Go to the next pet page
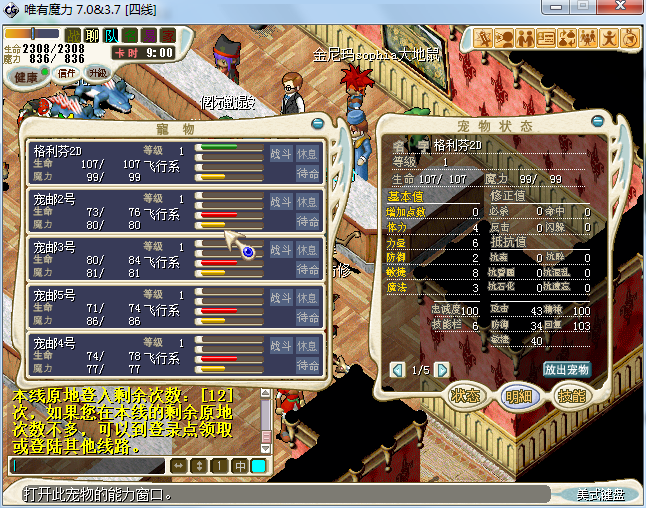Image resolution: width=646 pixels, height=508 pixels. pyautogui.click(x=442, y=370)
